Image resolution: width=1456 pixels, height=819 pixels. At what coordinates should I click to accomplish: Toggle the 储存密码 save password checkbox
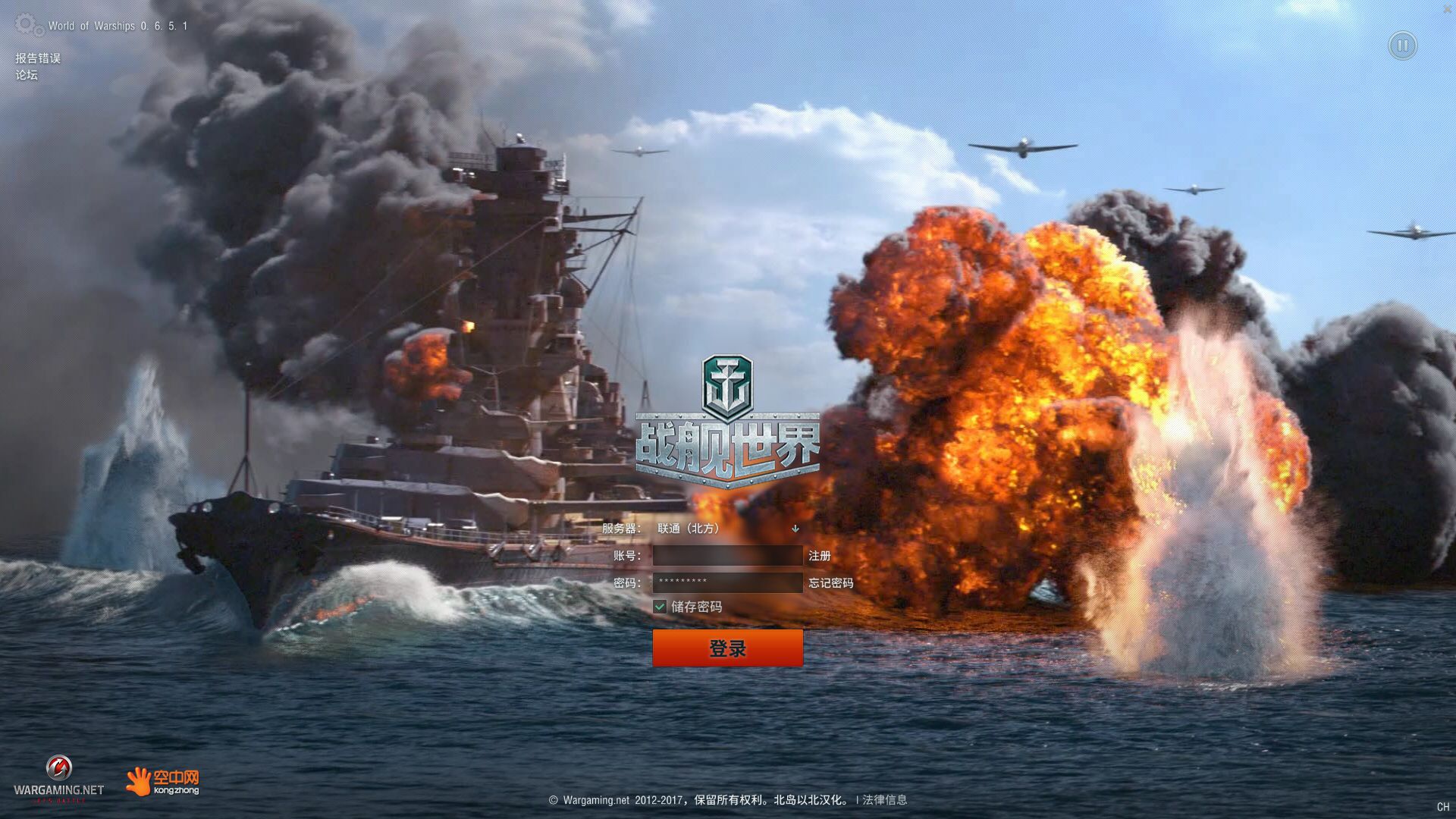(x=660, y=607)
